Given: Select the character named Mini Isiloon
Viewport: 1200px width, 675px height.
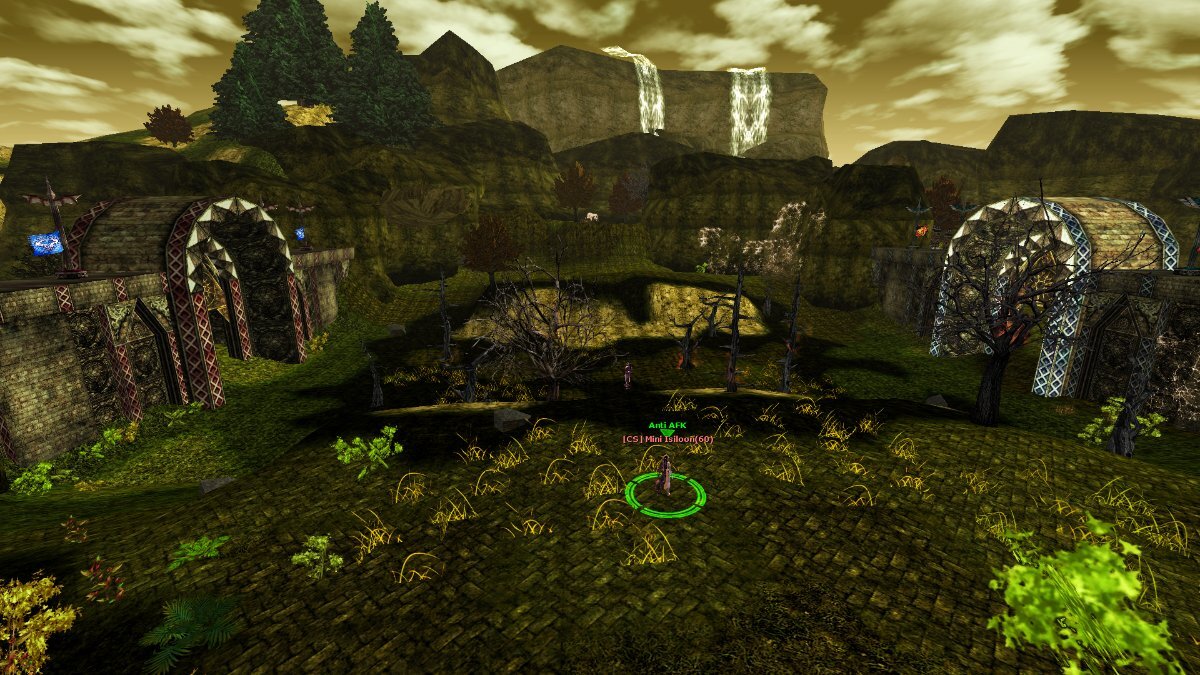Looking at the screenshot, I should [664, 477].
